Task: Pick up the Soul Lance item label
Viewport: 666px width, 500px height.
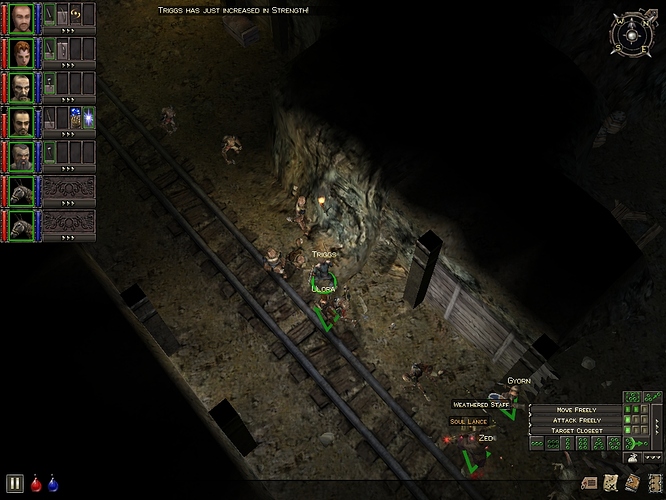Action: point(469,421)
